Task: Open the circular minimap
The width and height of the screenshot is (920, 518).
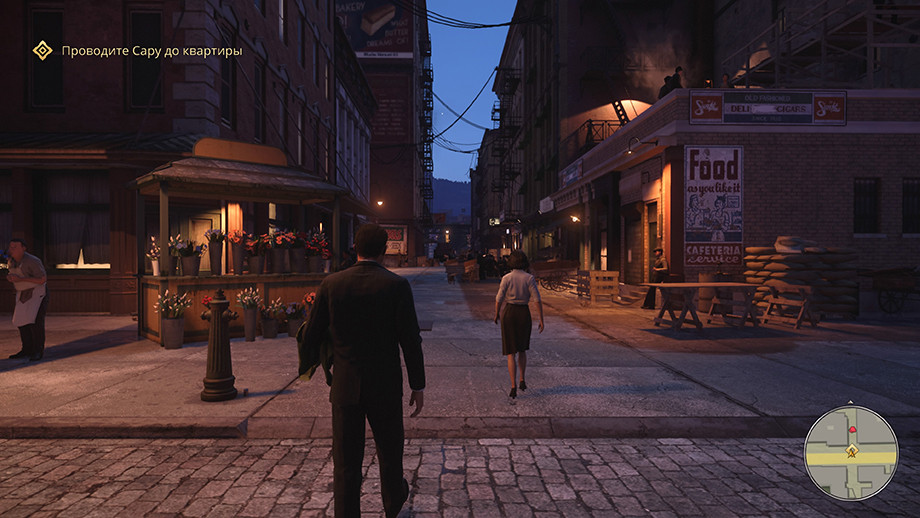Action: (x=851, y=452)
